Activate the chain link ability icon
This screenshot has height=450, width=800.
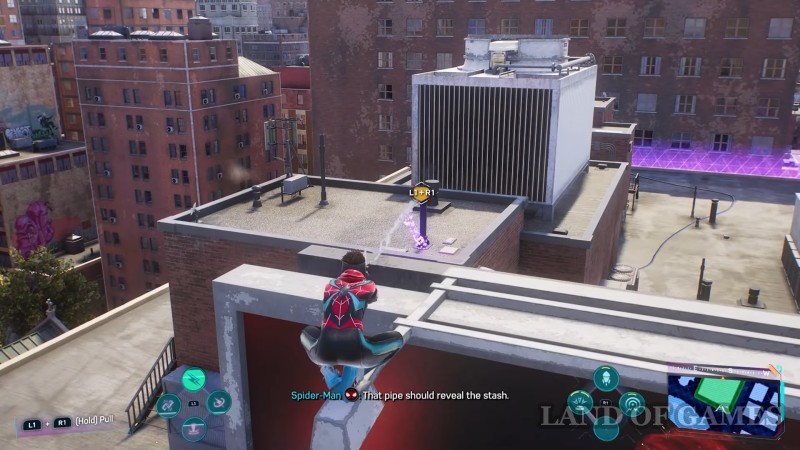tap(168, 404)
